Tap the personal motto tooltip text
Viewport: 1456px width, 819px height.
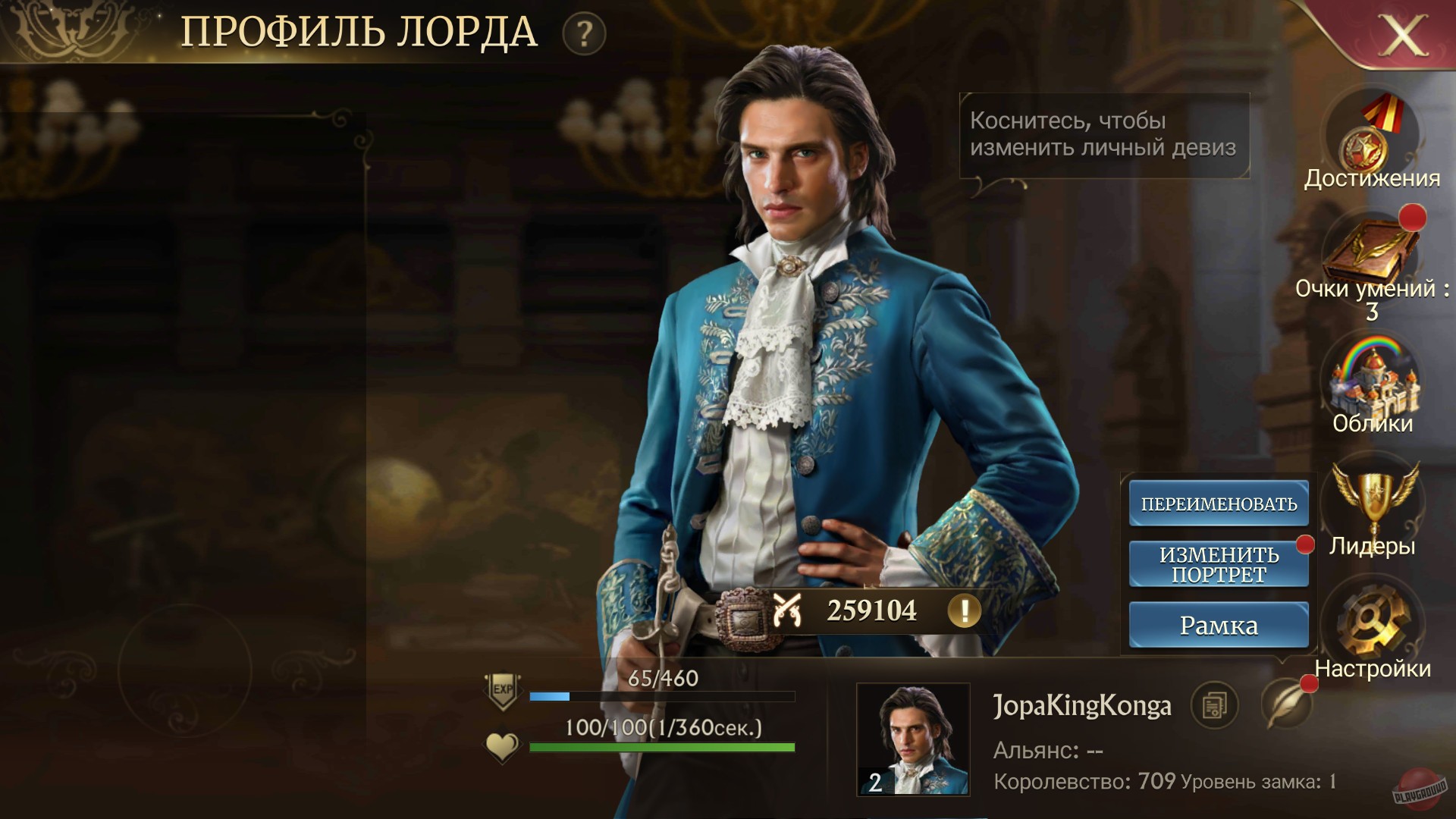pos(1103,137)
